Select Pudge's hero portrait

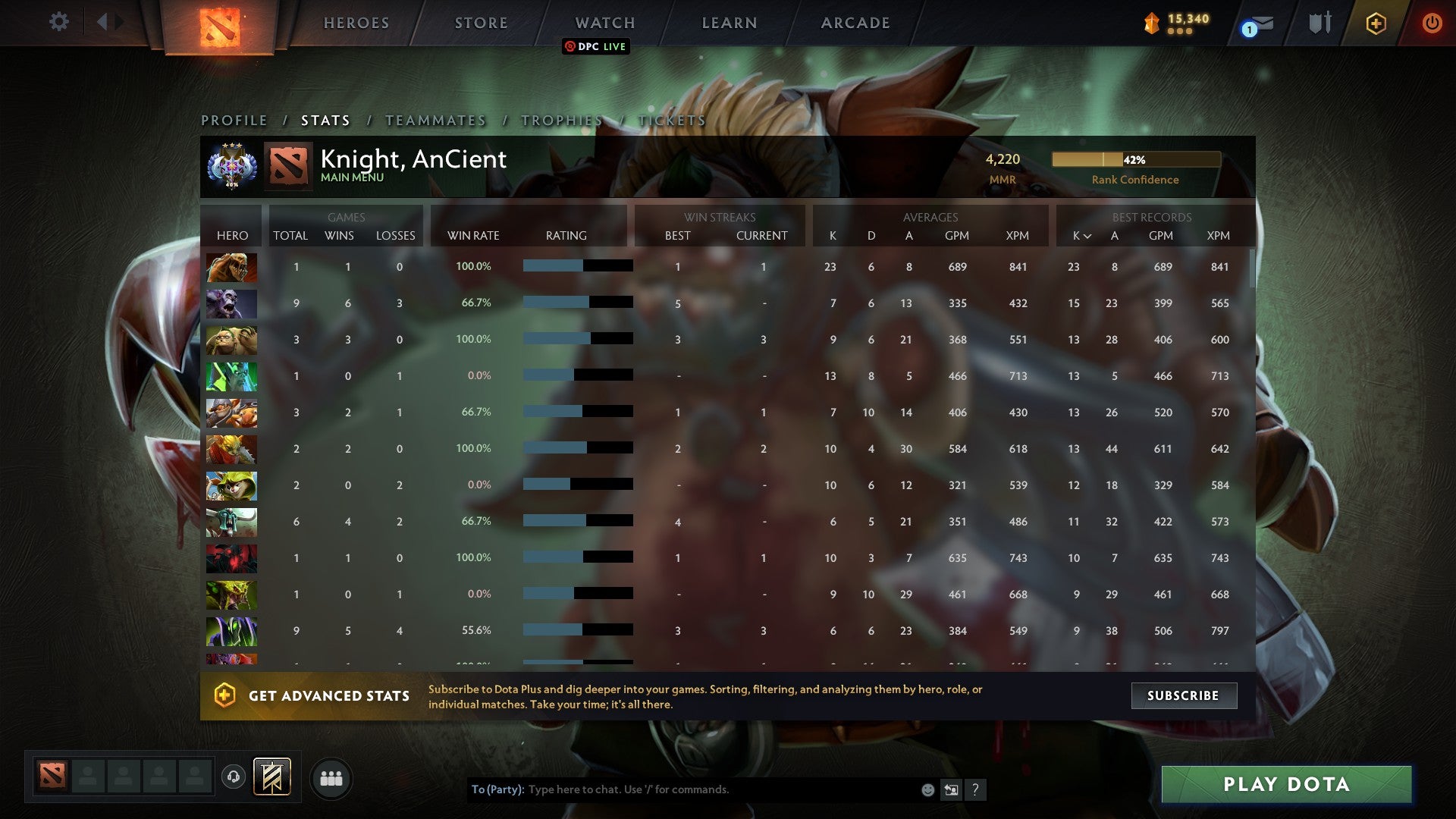[x=231, y=340]
